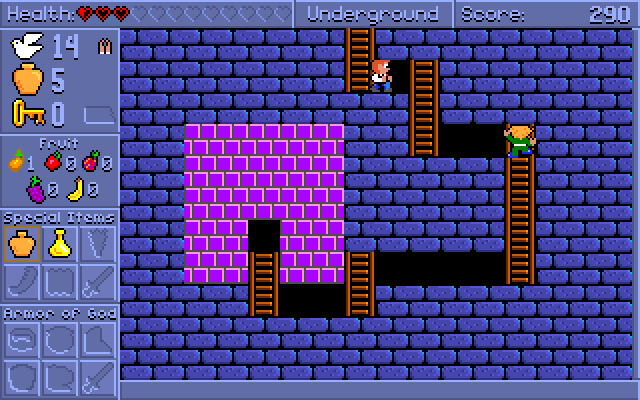Image resolution: width=640 pixels, height=400 pixels.
Task: Select the orange vial special item
Action: [x=22, y=243]
